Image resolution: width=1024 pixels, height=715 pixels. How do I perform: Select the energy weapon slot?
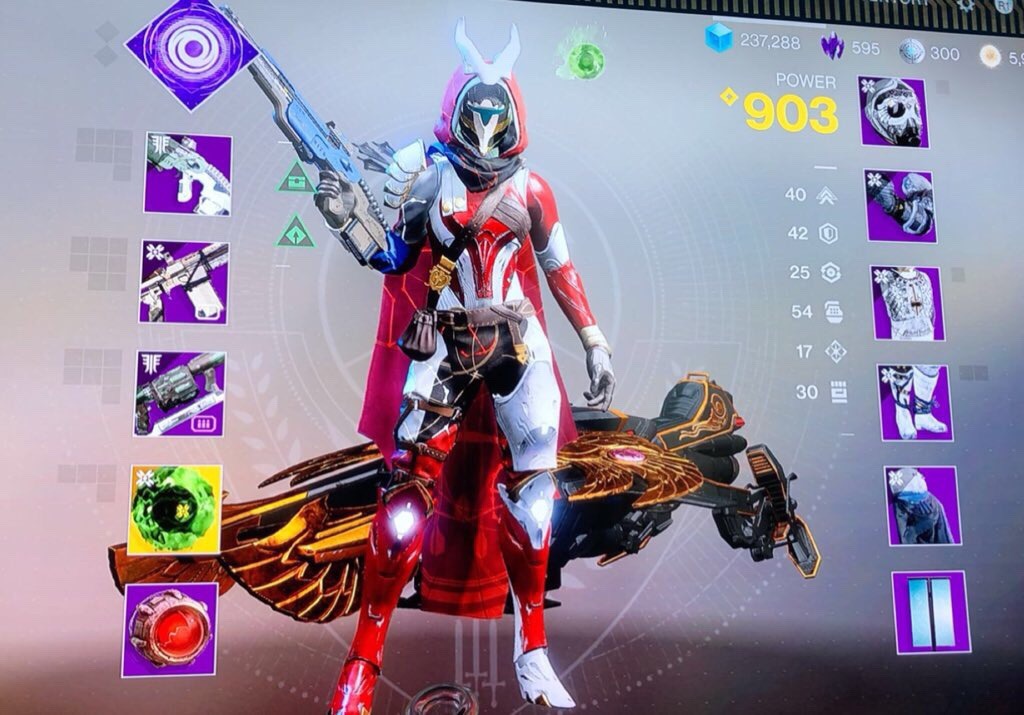[185, 283]
